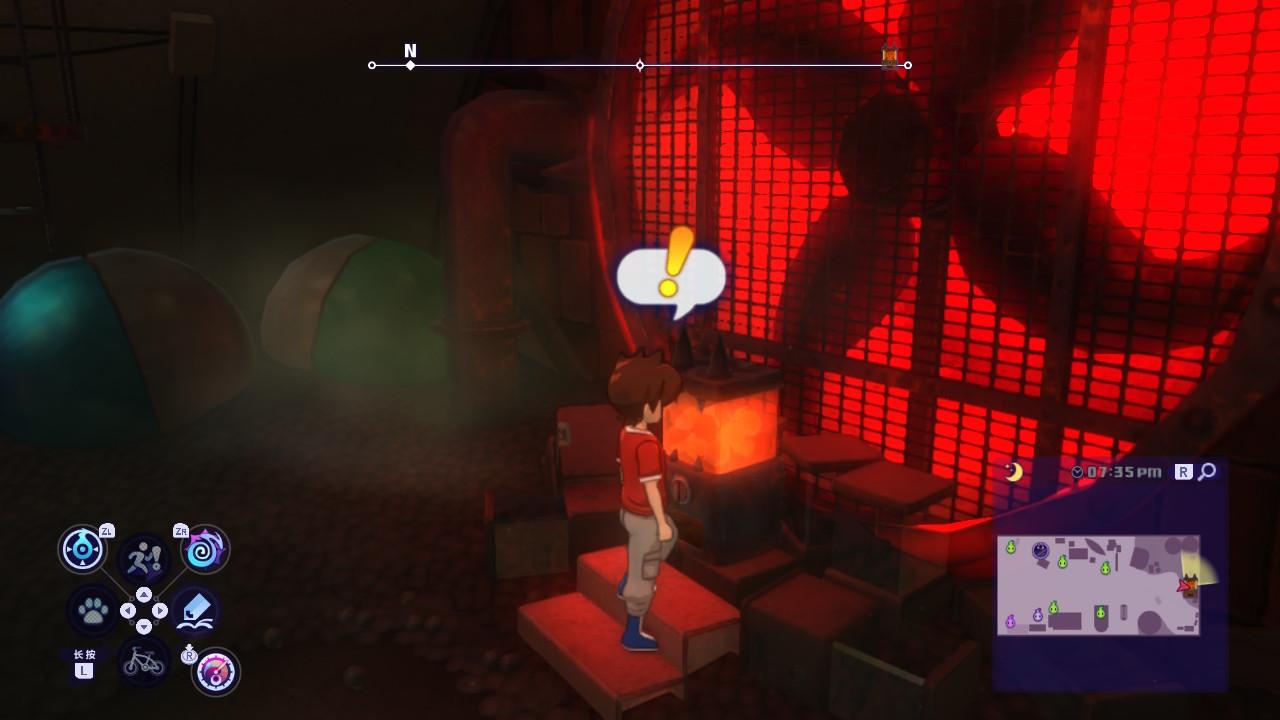
Task: Click the magnifying glass map zoom icon
Action: pyautogui.click(x=1207, y=471)
